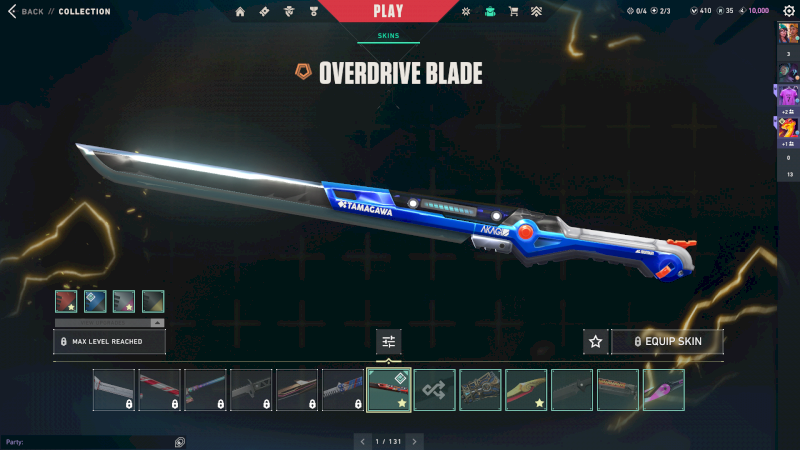Equip the Overdrive Blade skin
Image resolution: width=800 pixels, height=450 pixels.
tap(667, 342)
